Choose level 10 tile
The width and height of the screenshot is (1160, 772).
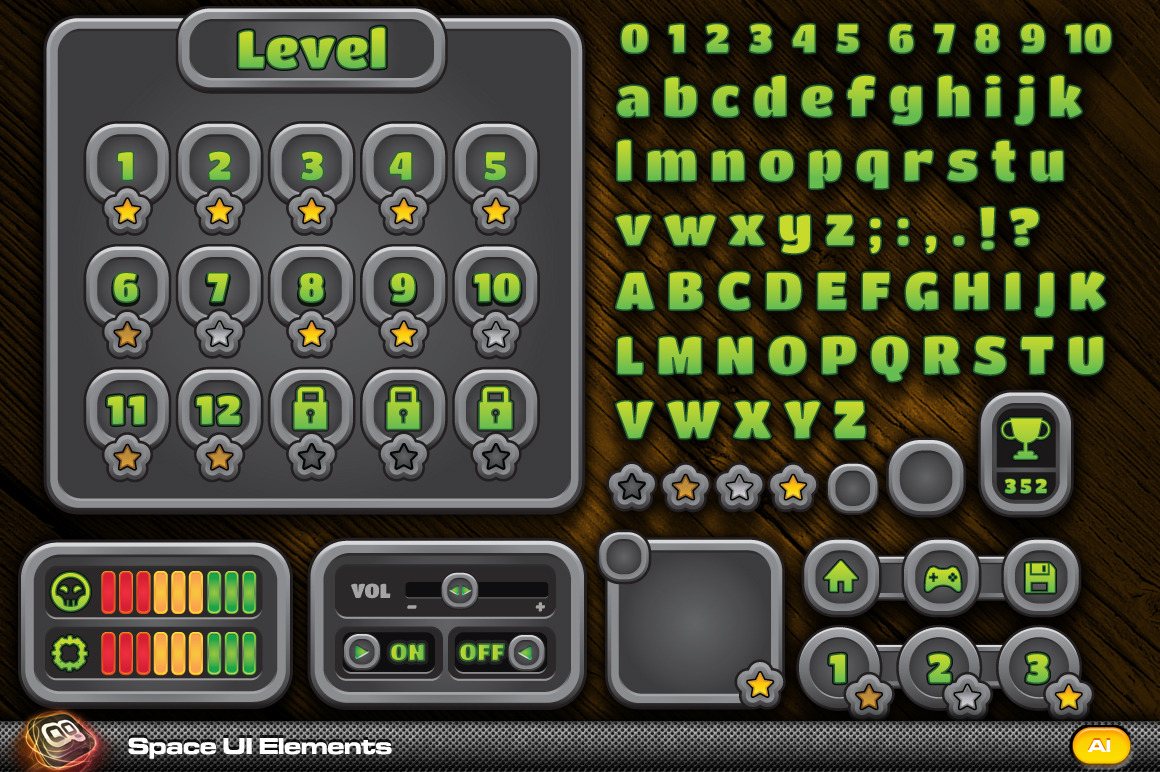pyautogui.click(x=496, y=289)
